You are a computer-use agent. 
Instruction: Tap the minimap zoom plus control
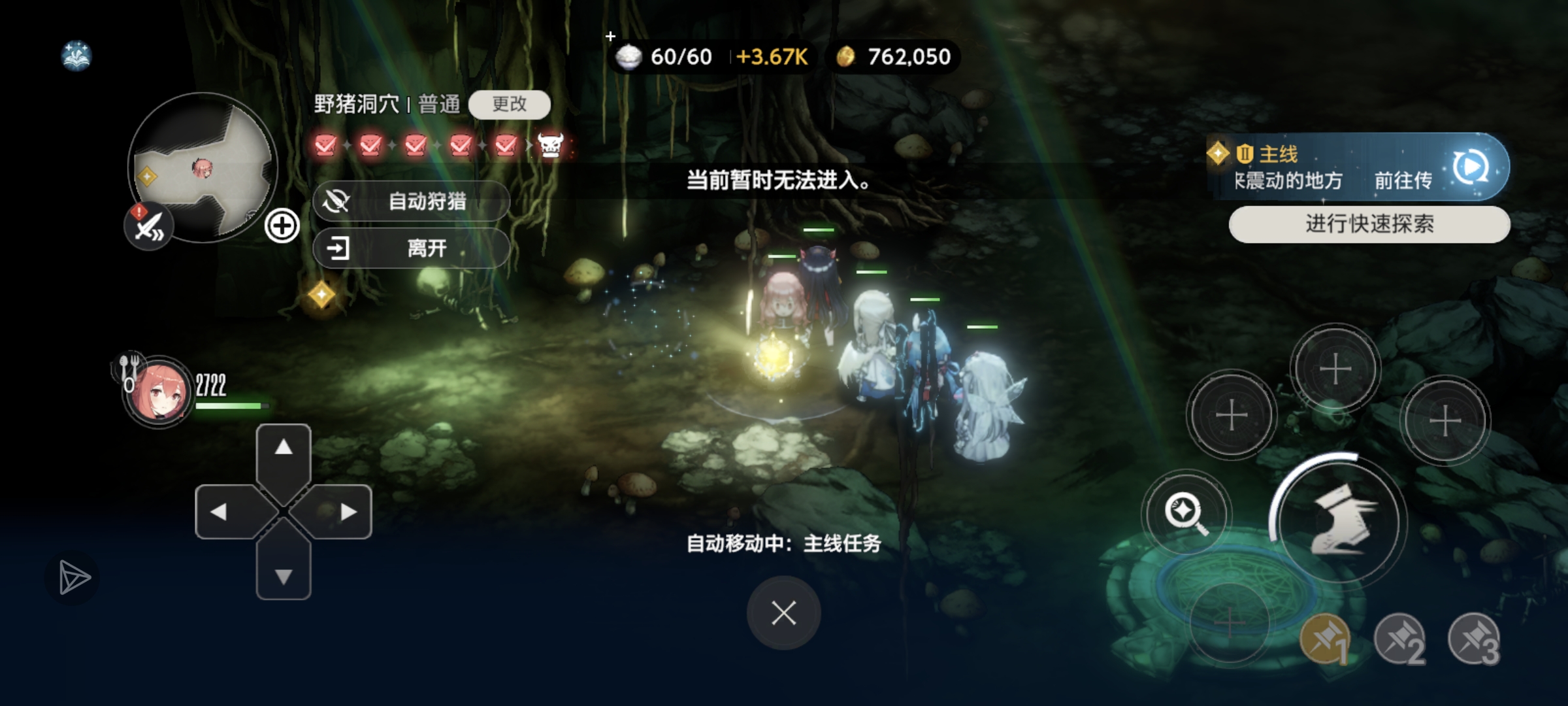282,226
